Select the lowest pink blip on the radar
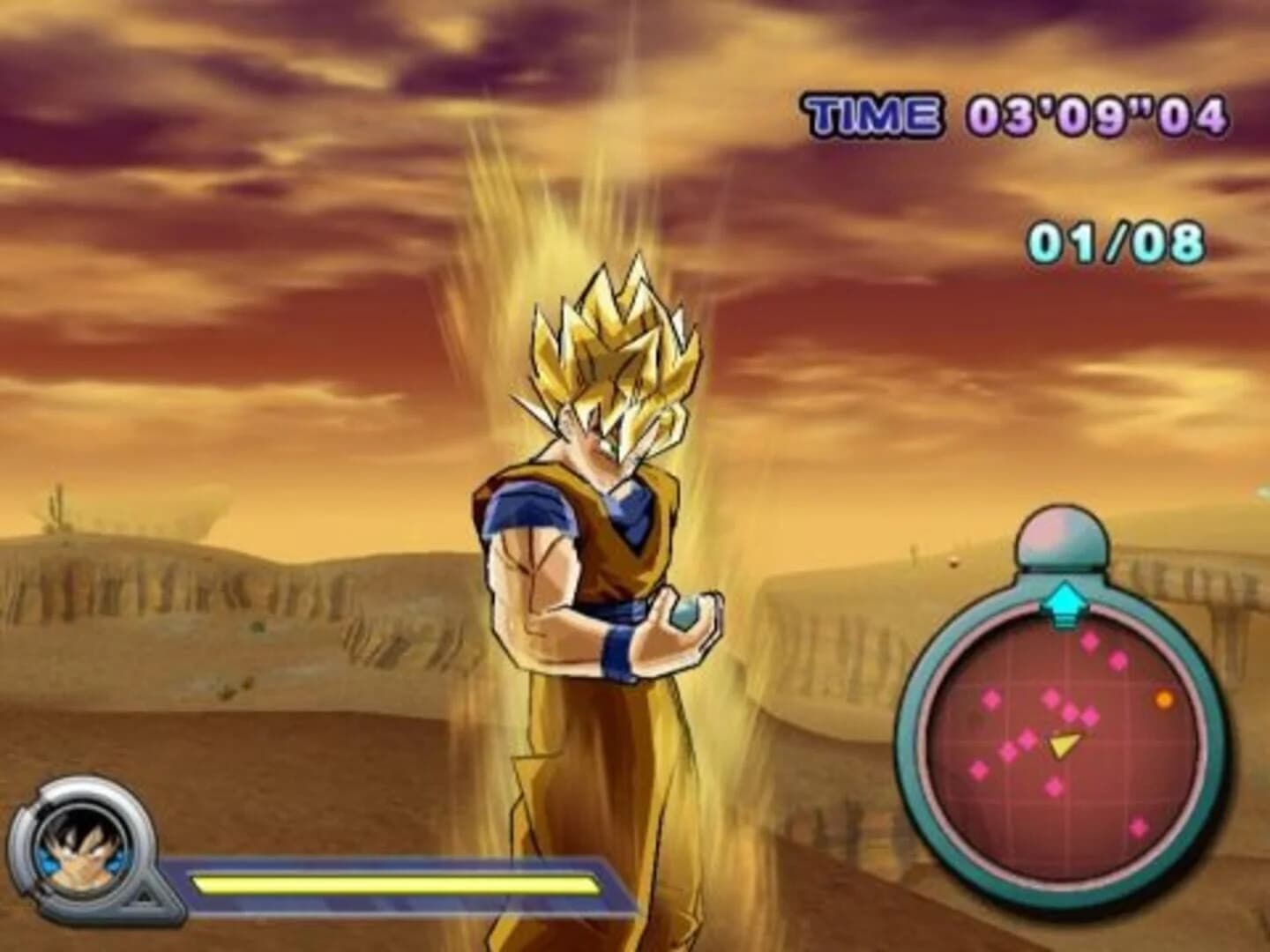 [1139, 825]
